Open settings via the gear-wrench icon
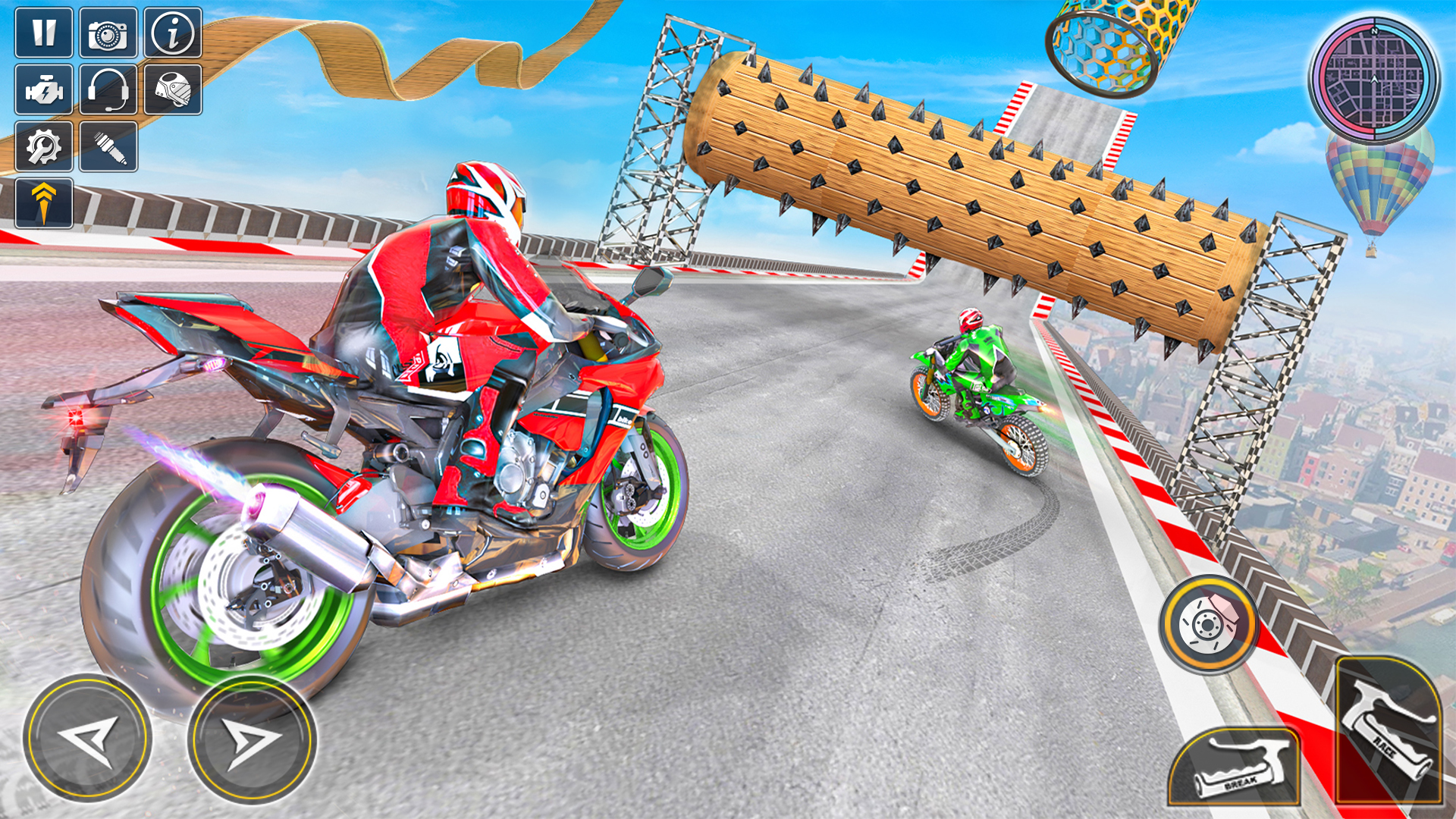This screenshot has height=819, width=1456. (x=45, y=146)
